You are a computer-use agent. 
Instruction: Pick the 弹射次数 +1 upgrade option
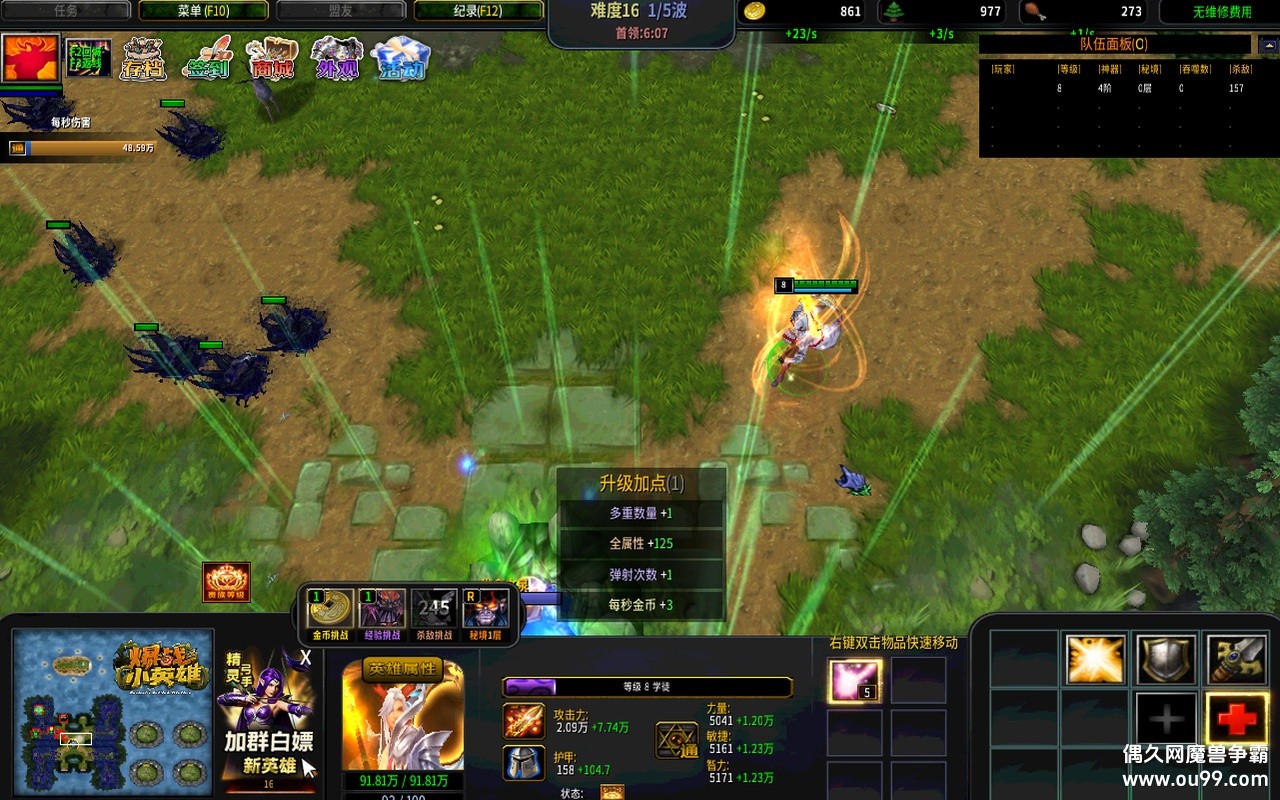pyautogui.click(x=640, y=575)
